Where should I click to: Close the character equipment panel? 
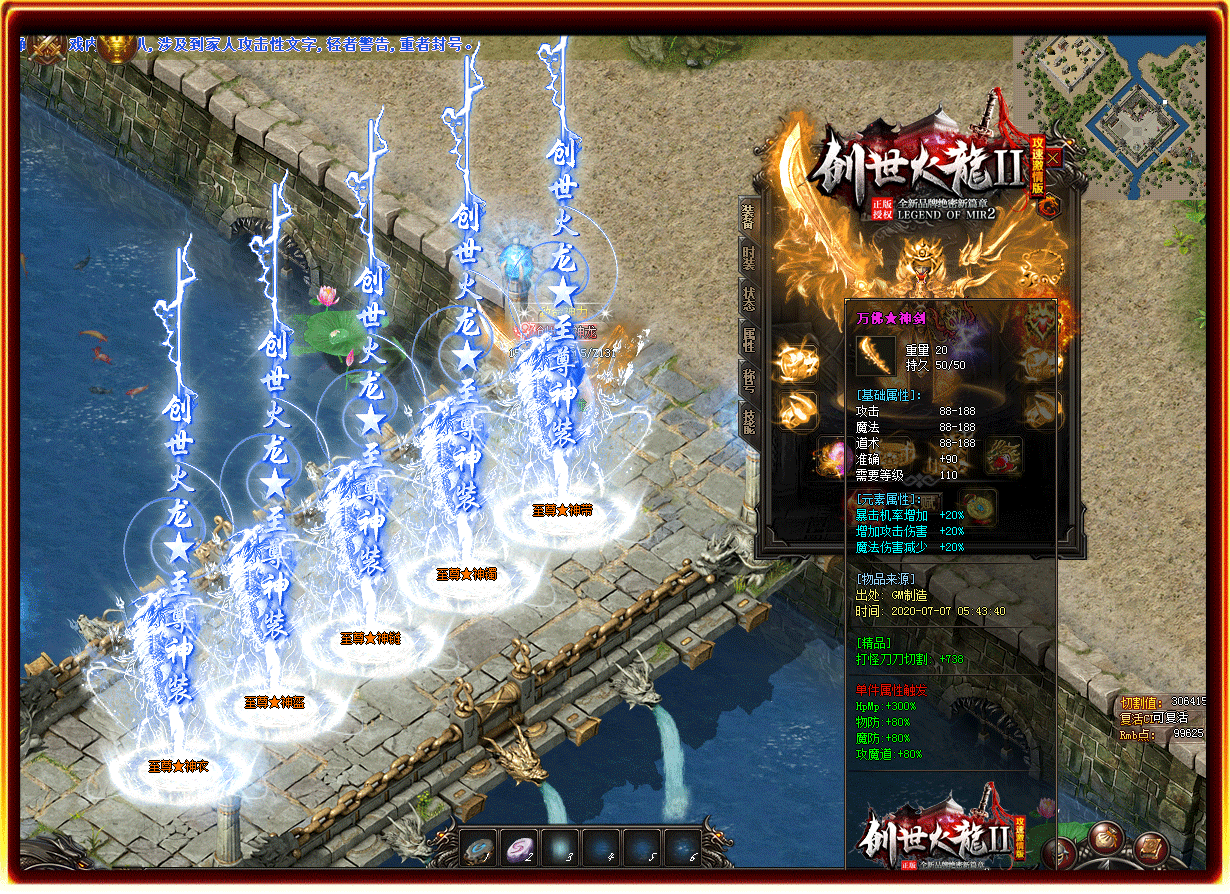pos(1054,158)
